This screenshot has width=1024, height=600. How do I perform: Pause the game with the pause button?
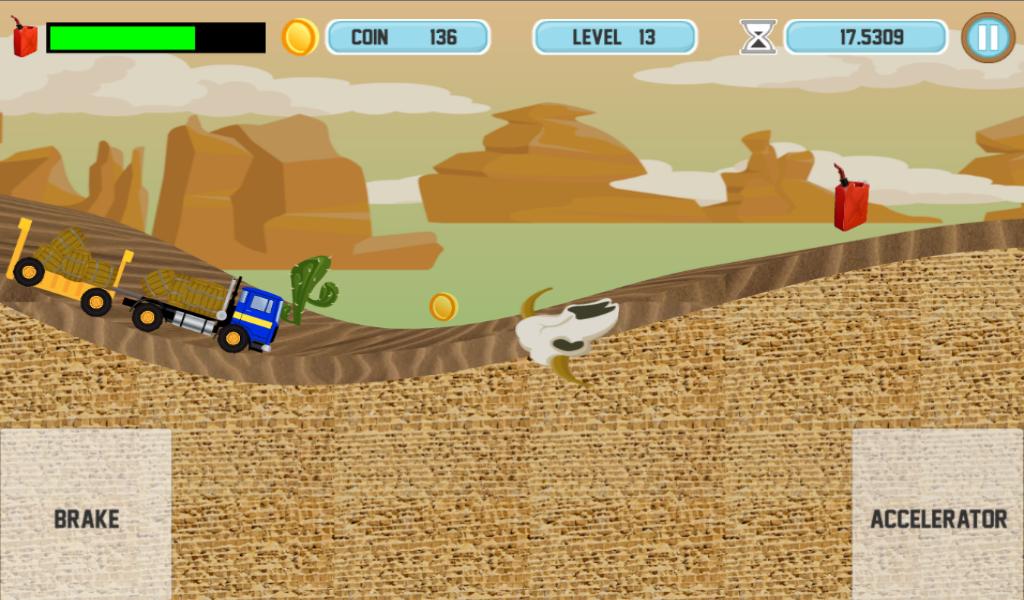(x=987, y=38)
